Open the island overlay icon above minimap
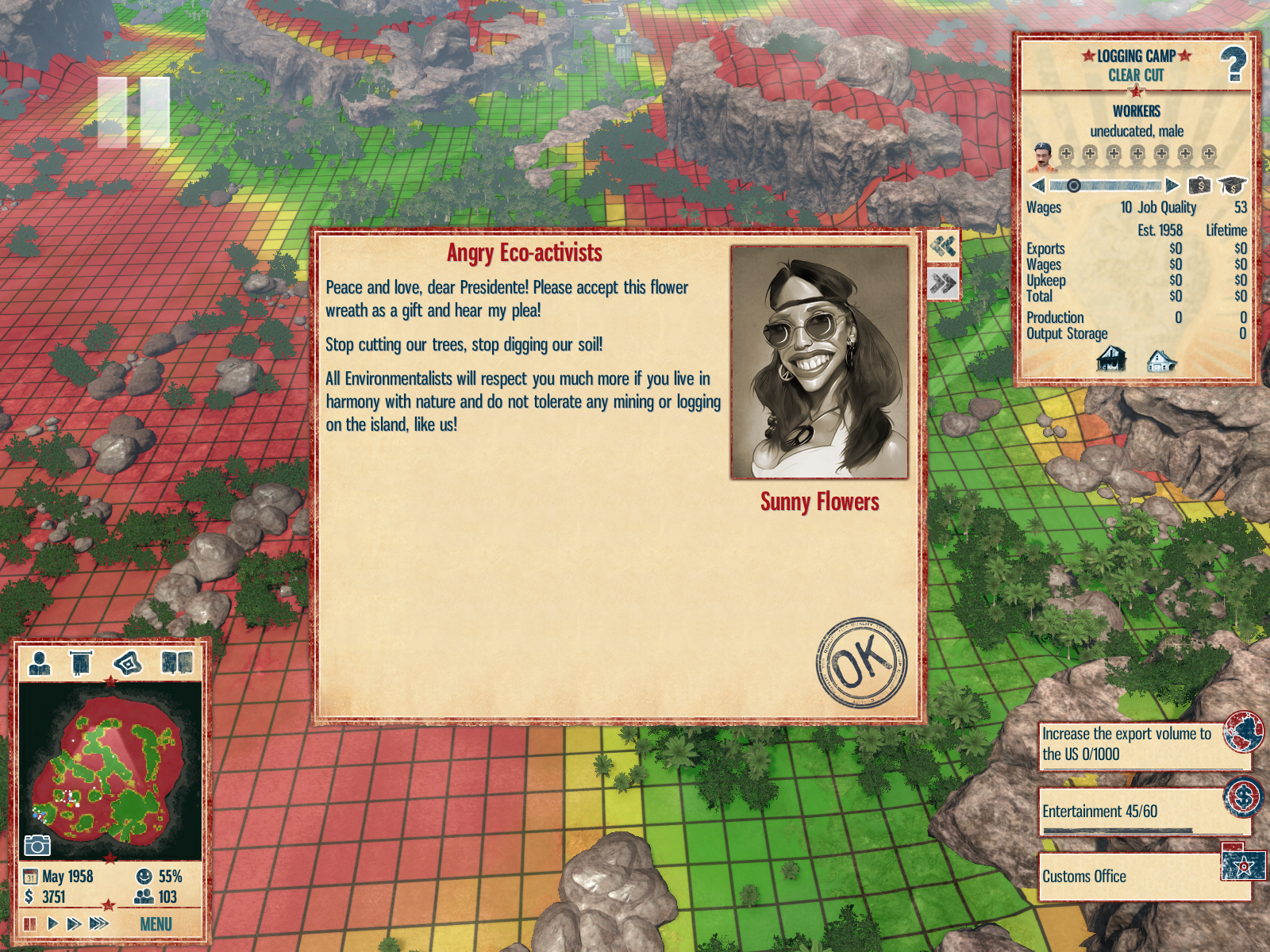1270x952 pixels. tap(127, 662)
